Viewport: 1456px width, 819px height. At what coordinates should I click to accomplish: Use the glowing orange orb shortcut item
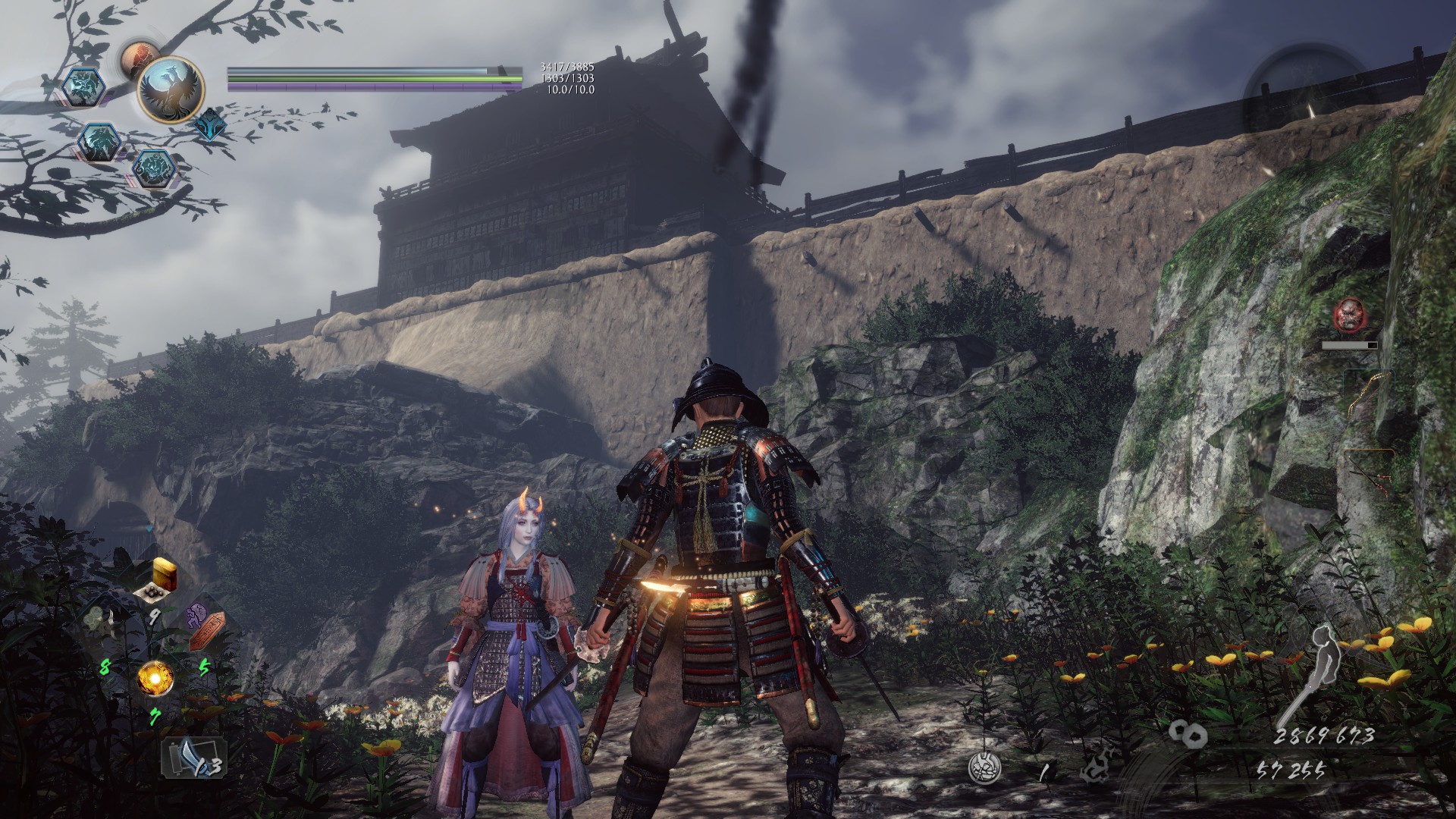click(x=155, y=676)
